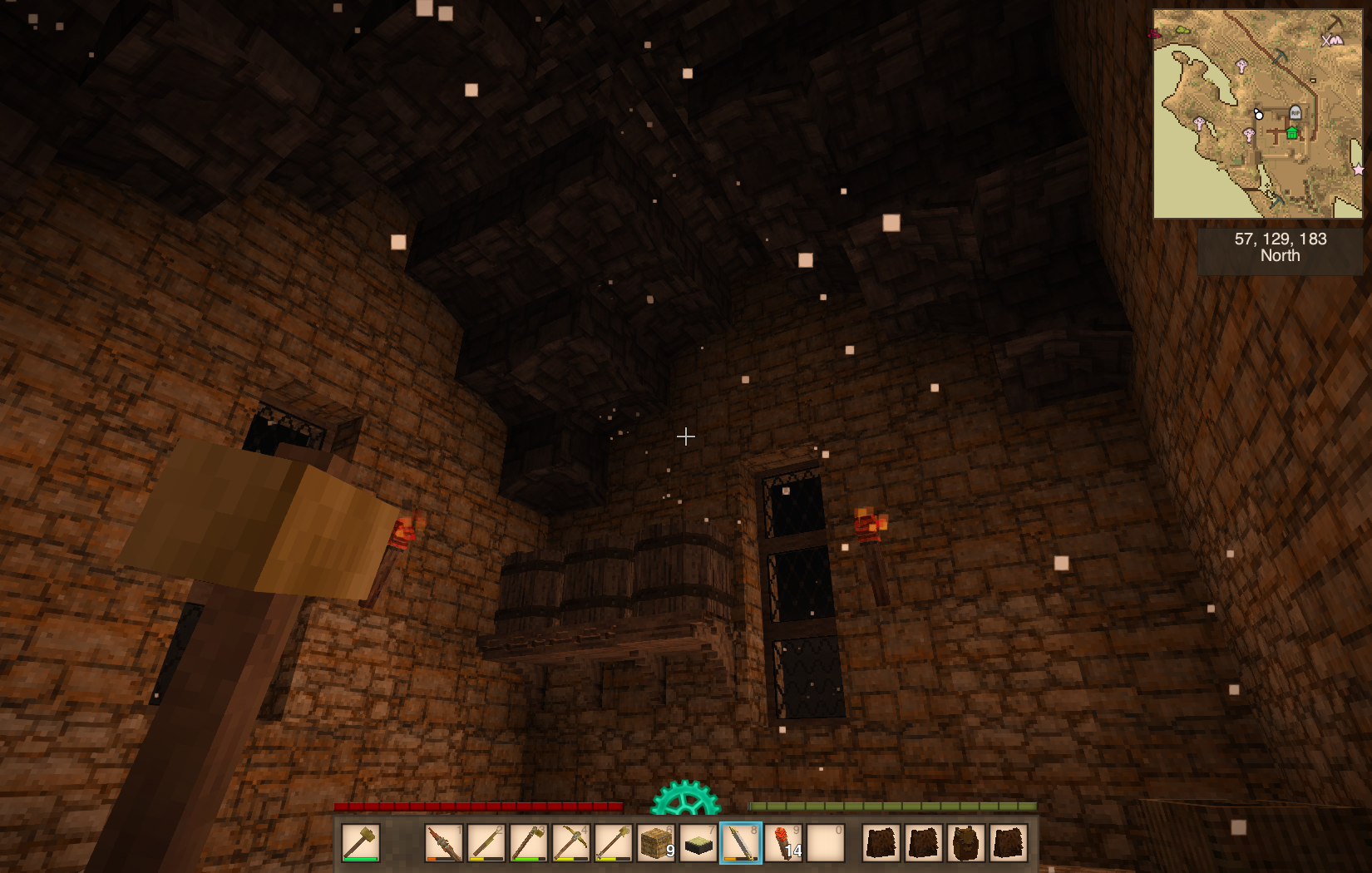Select the empty hotbar slot 0
The height and width of the screenshot is (873, 1372).
click(825, 843)
